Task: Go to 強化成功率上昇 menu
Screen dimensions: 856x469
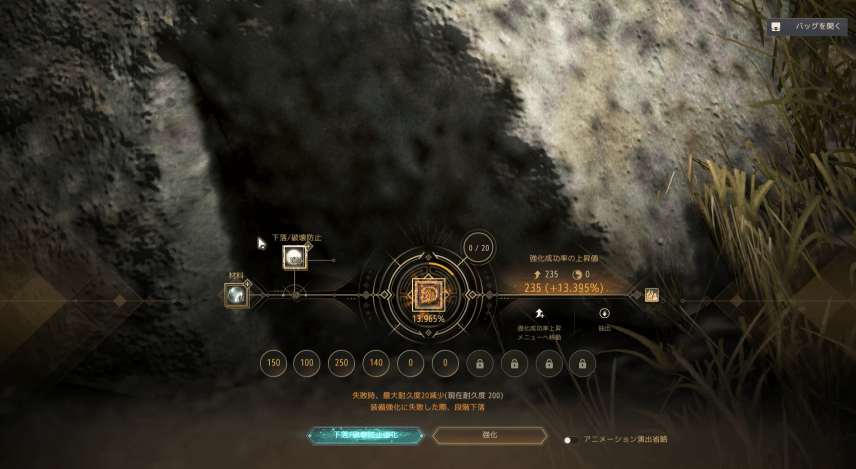Action: click(x=539, y=315)
